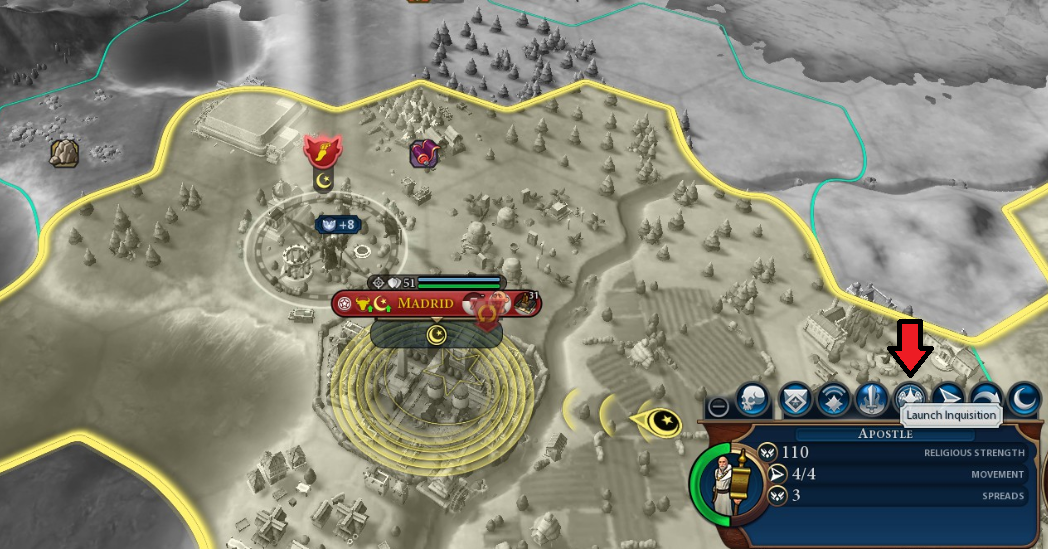
Task: Use the star-with-arcs action icon
Action: pos(833,399)
